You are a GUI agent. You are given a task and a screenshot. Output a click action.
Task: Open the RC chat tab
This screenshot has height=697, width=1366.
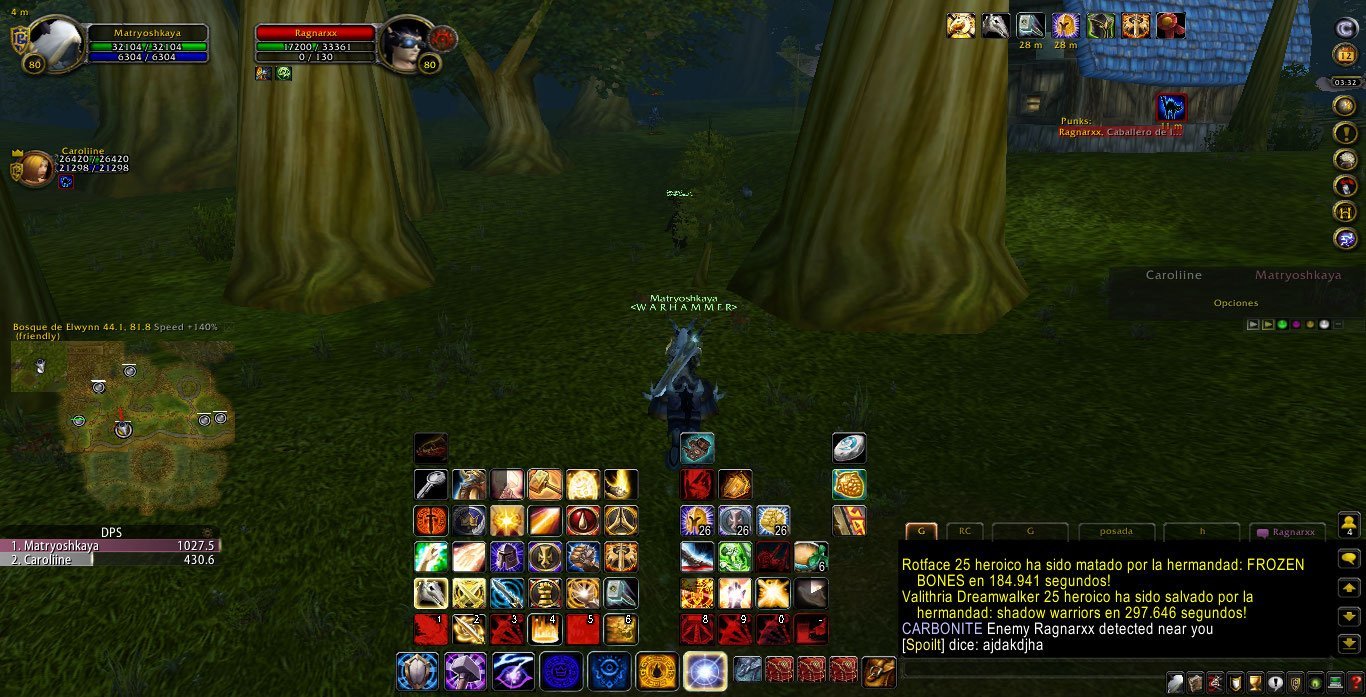(x=965, y=532)
